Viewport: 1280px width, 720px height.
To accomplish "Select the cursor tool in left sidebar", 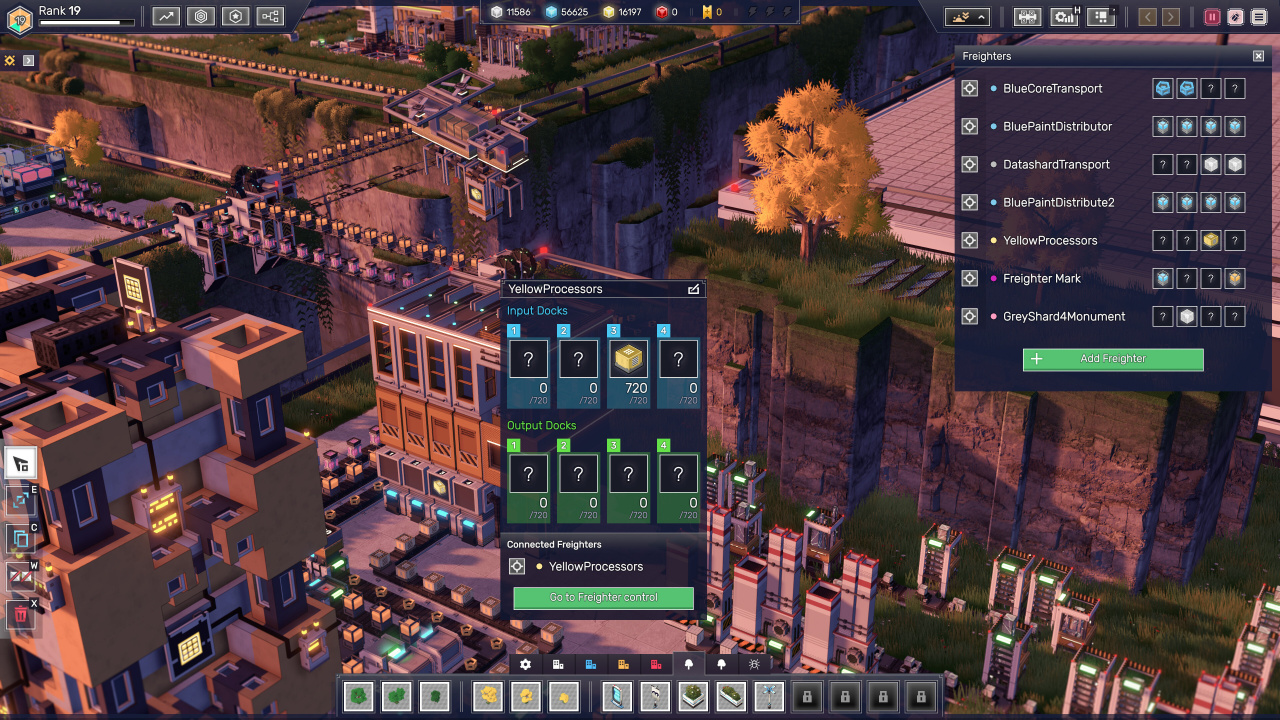I will 21,463.
